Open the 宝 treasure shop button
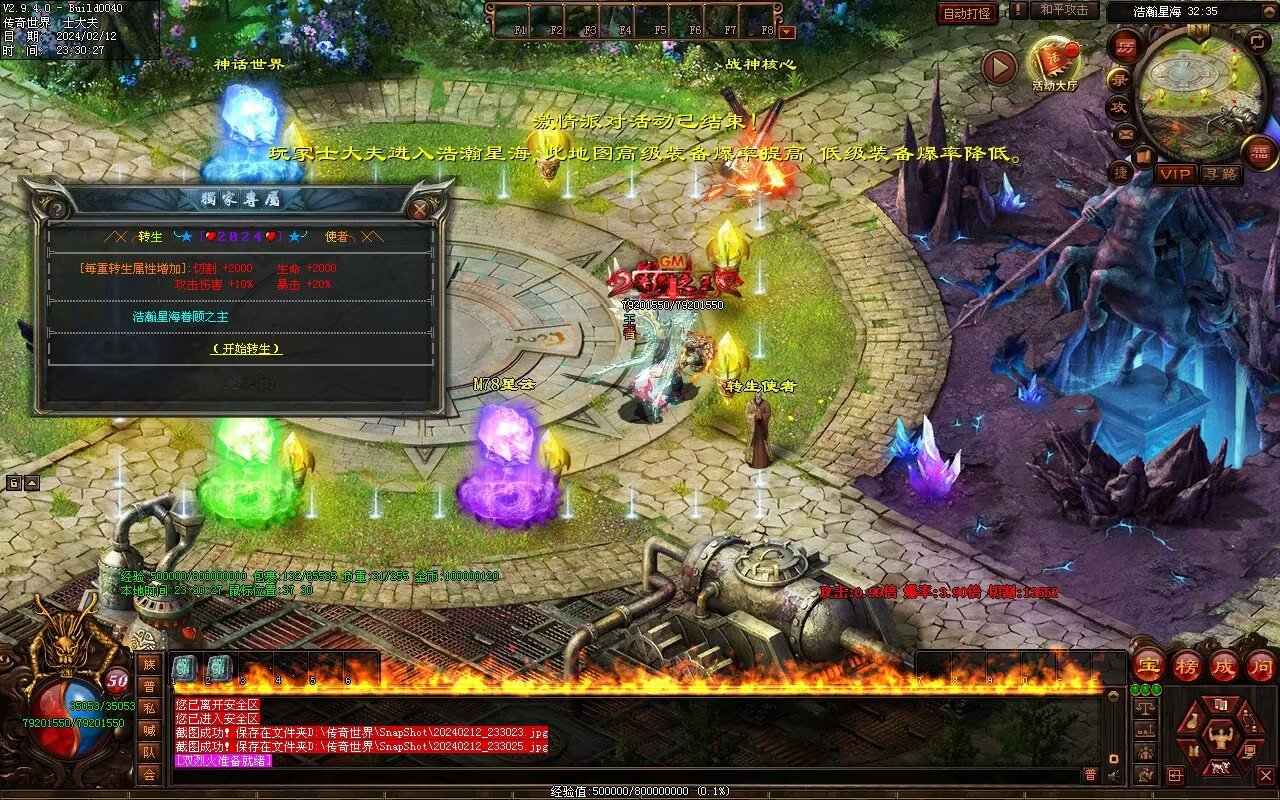1280x800 pixels. tap(1148, 665)
